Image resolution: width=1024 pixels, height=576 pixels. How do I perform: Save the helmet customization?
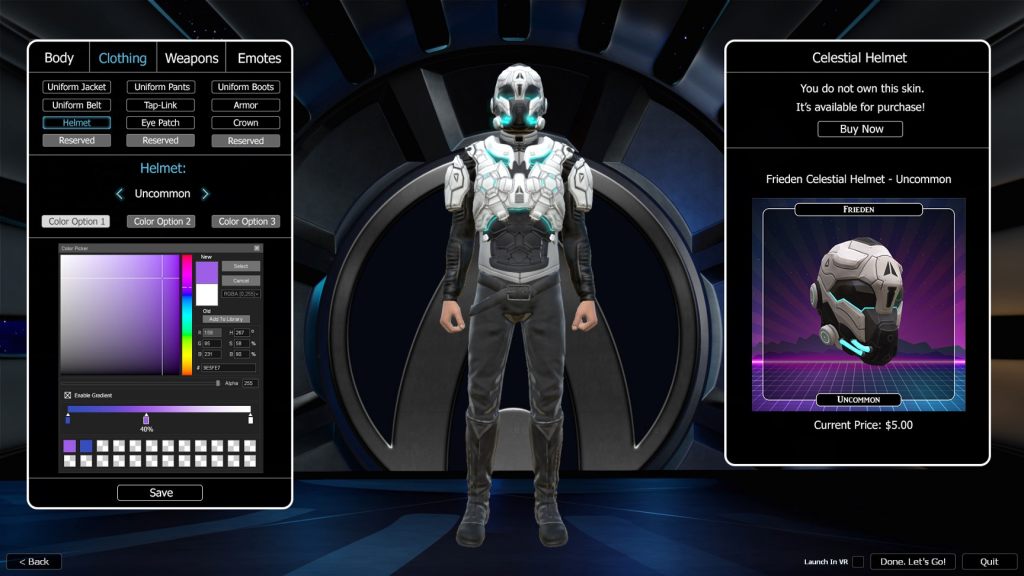coord(160,493)
